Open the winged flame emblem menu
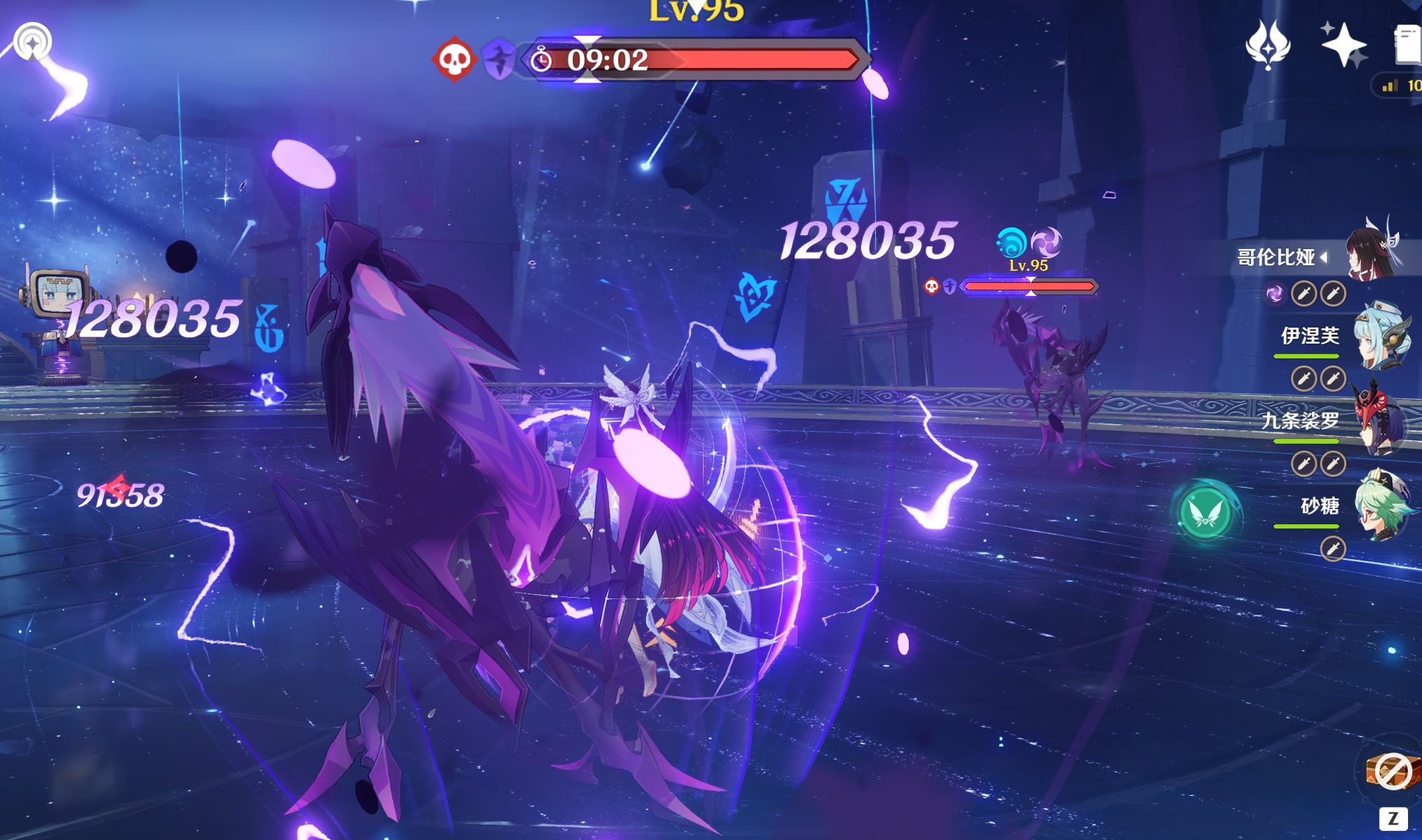Viewport: 1422px width, 840px height. tap(1268, 45)
